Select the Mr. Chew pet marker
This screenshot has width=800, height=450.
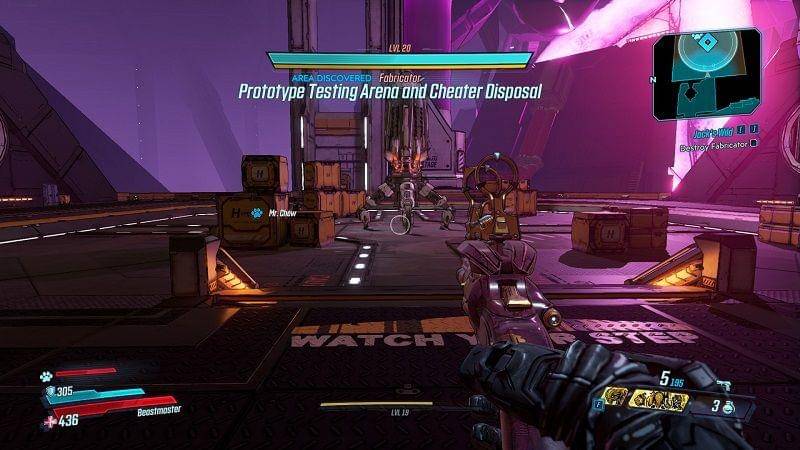pos(257,212)
